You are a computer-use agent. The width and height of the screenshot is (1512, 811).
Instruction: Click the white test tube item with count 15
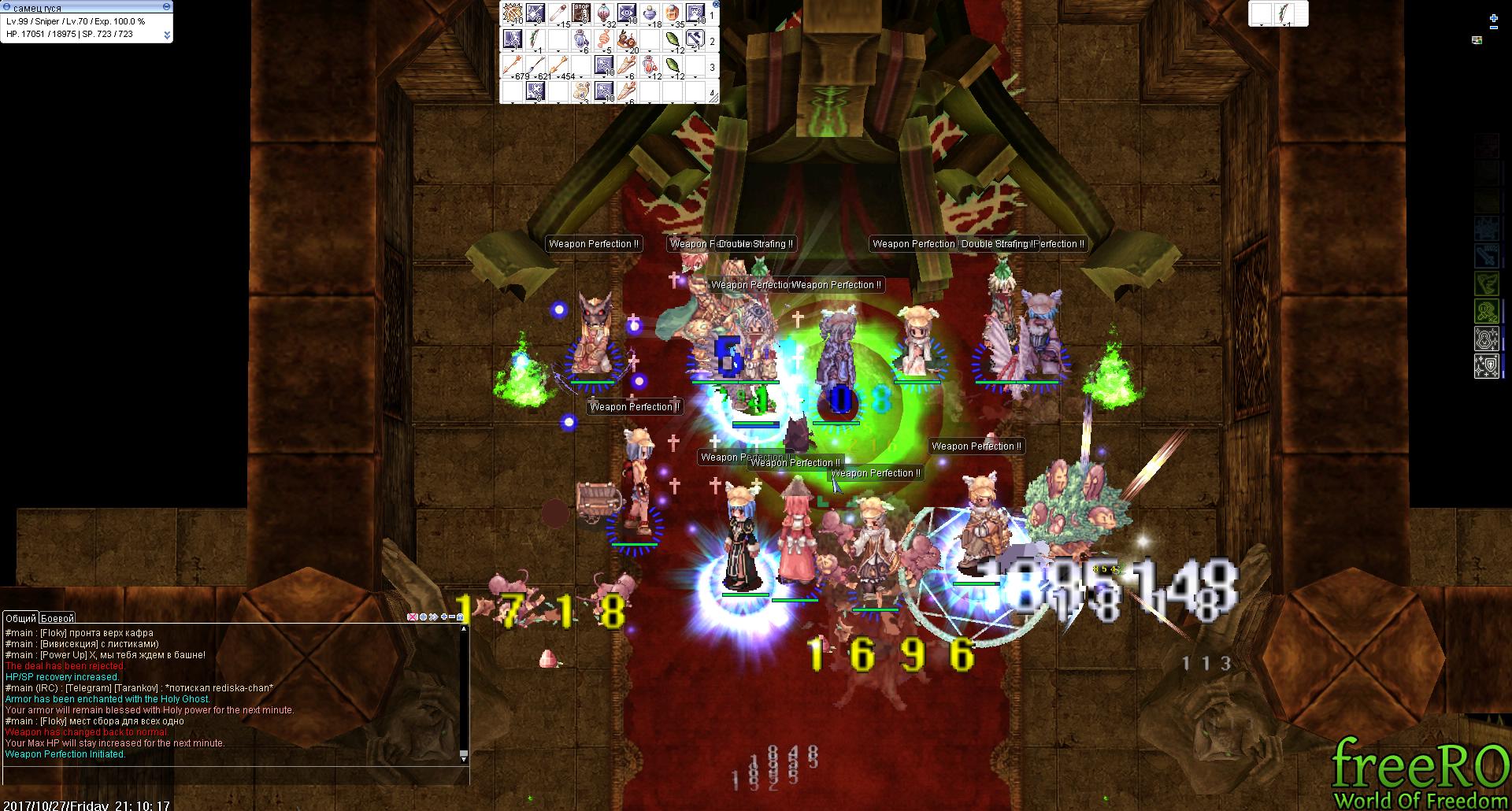558,13
